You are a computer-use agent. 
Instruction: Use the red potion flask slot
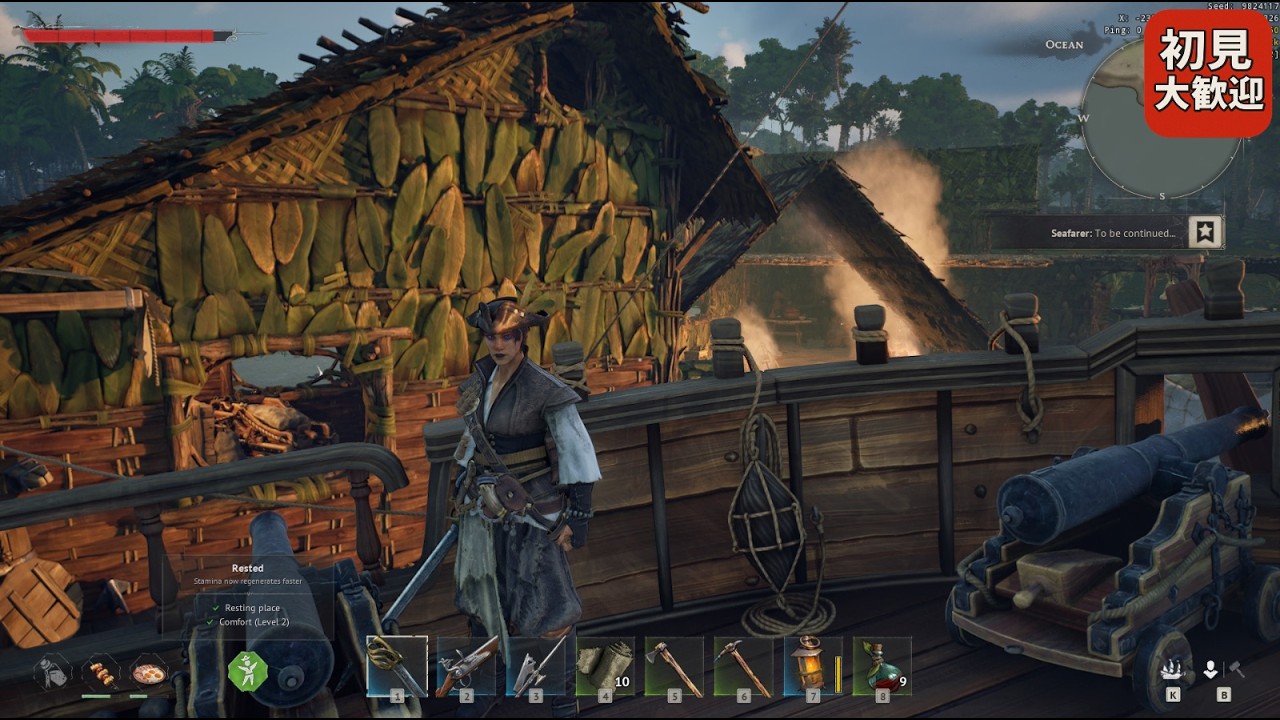click(x=881, y=666)
